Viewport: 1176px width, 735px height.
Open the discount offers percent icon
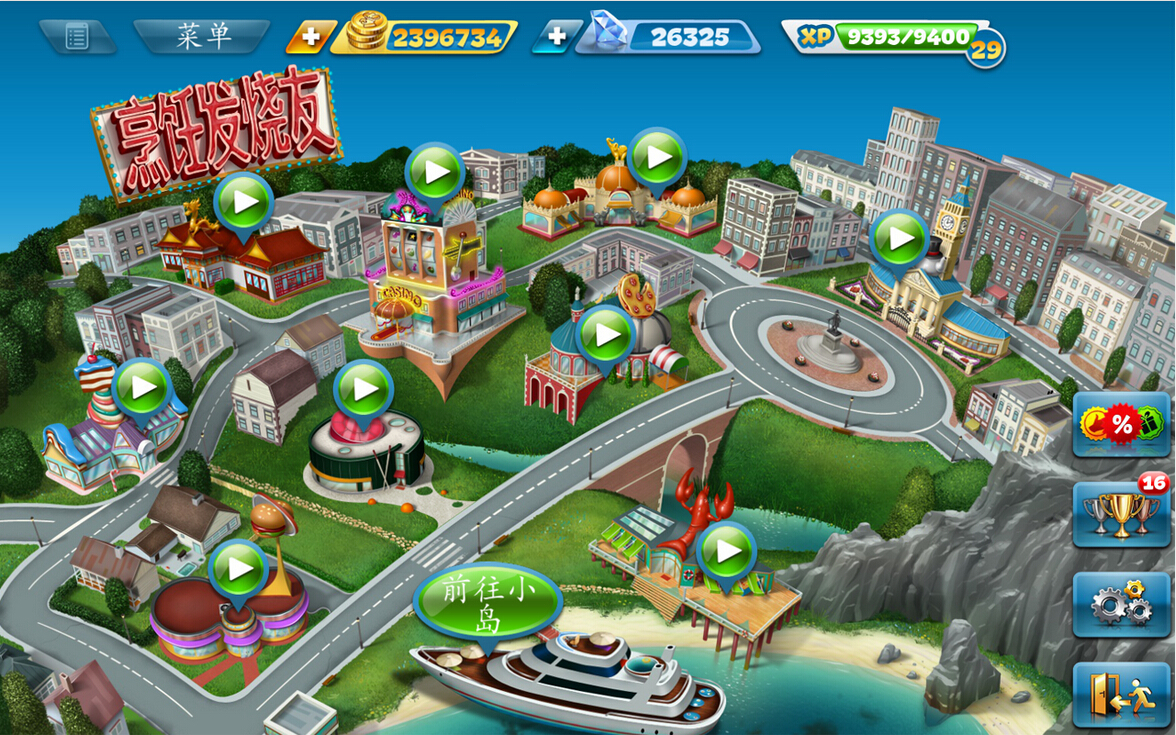click(x=1121, y=424)
